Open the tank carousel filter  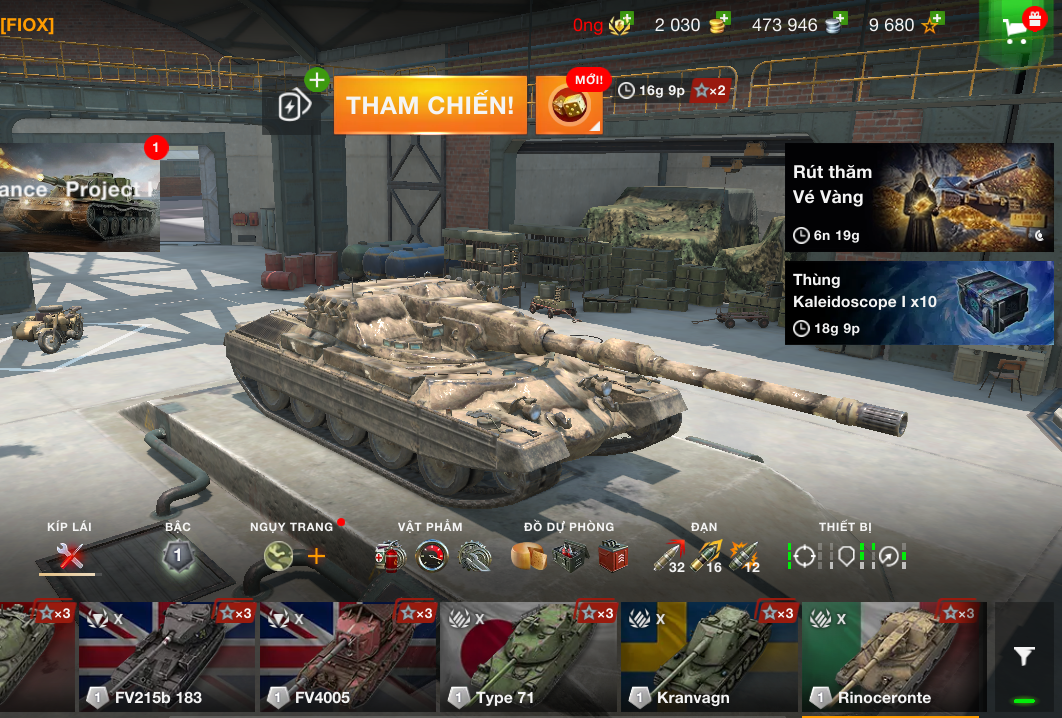1024,656
